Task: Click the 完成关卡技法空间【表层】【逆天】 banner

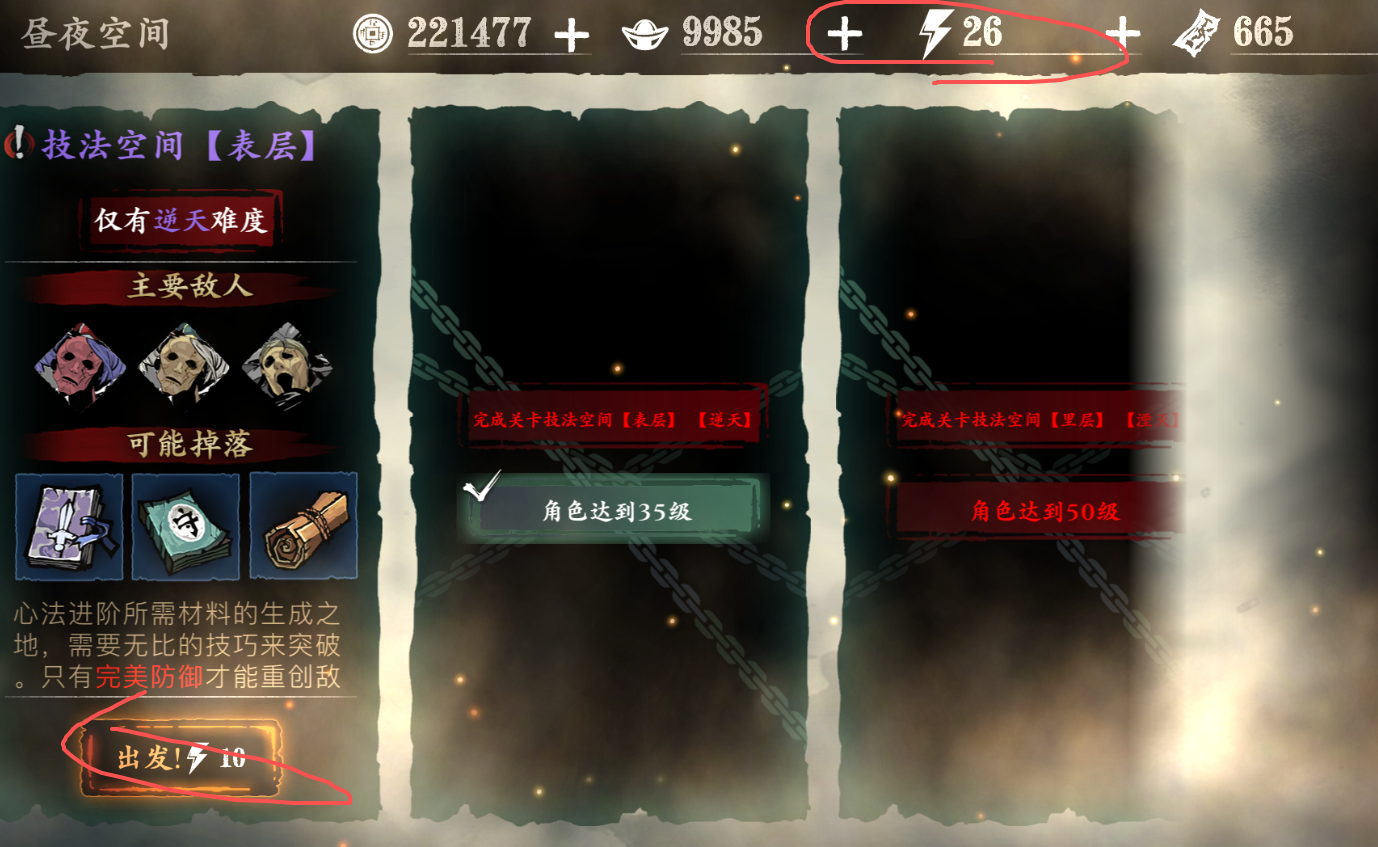Action: click(611, 420)
